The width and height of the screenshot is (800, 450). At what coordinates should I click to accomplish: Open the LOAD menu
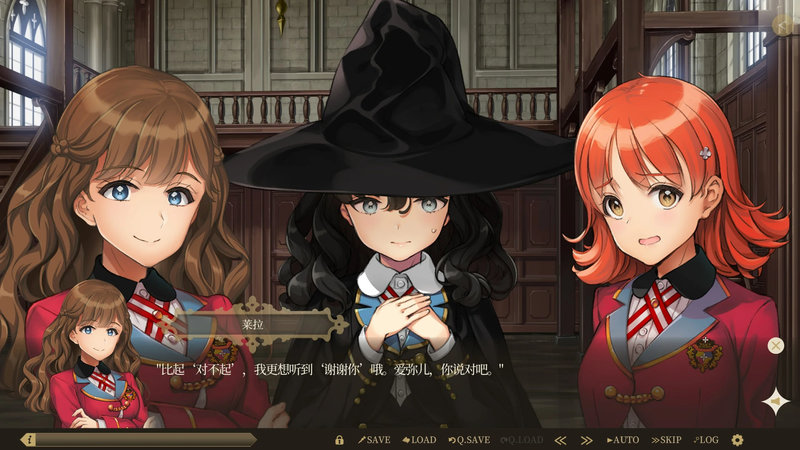[x=419, y=440]
